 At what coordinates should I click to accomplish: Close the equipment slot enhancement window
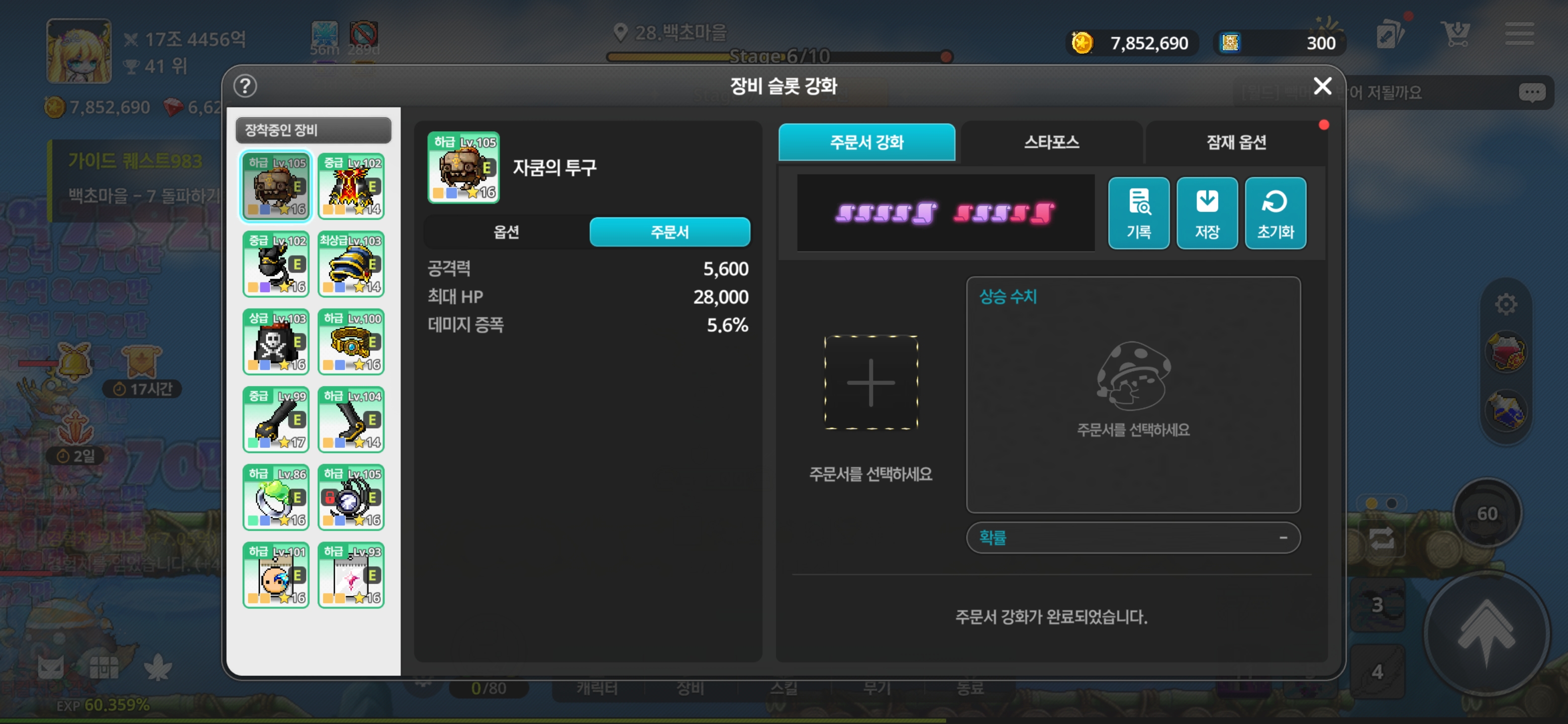[1322, 86]
